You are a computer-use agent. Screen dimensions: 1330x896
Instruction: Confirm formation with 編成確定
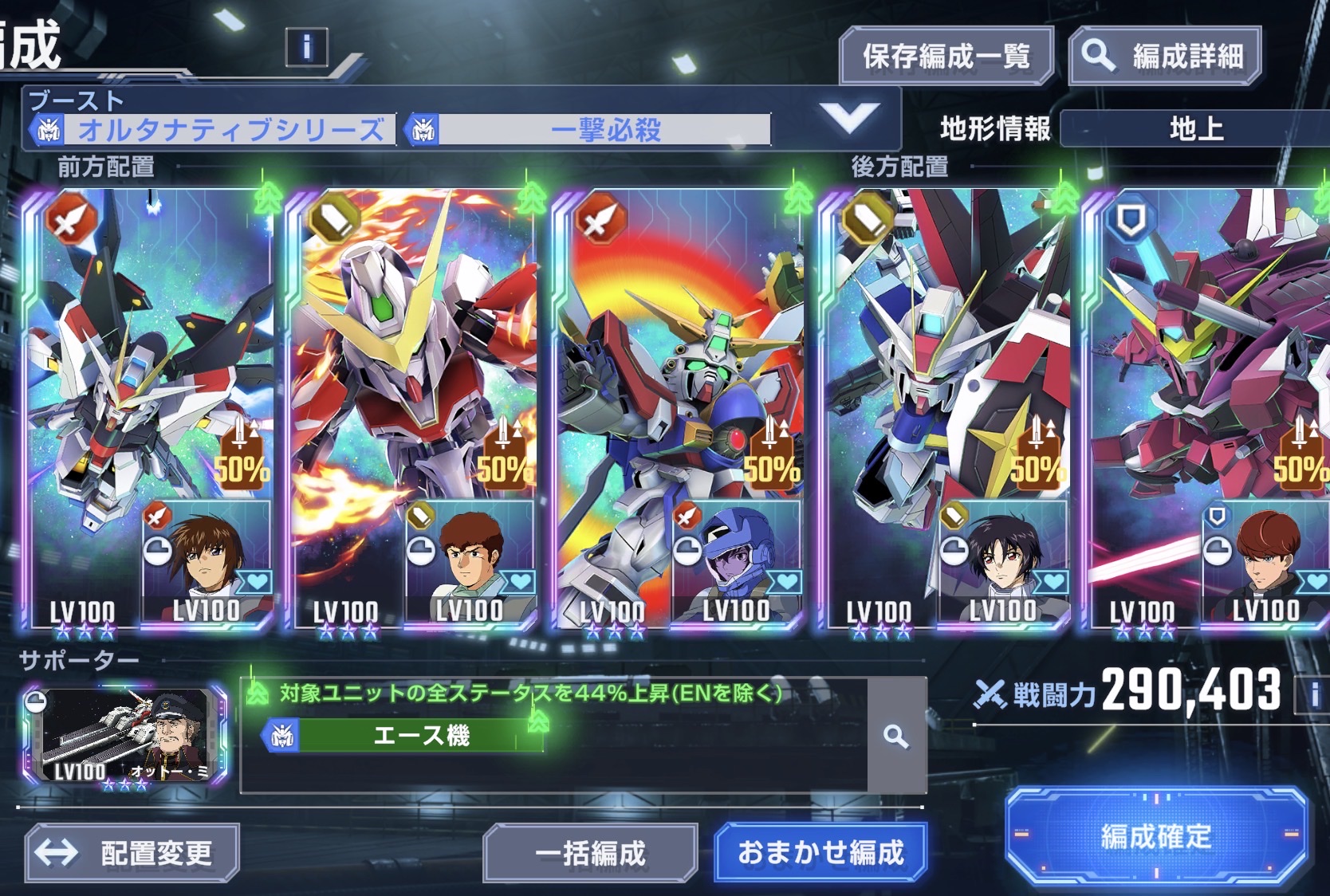[1155, 836]
